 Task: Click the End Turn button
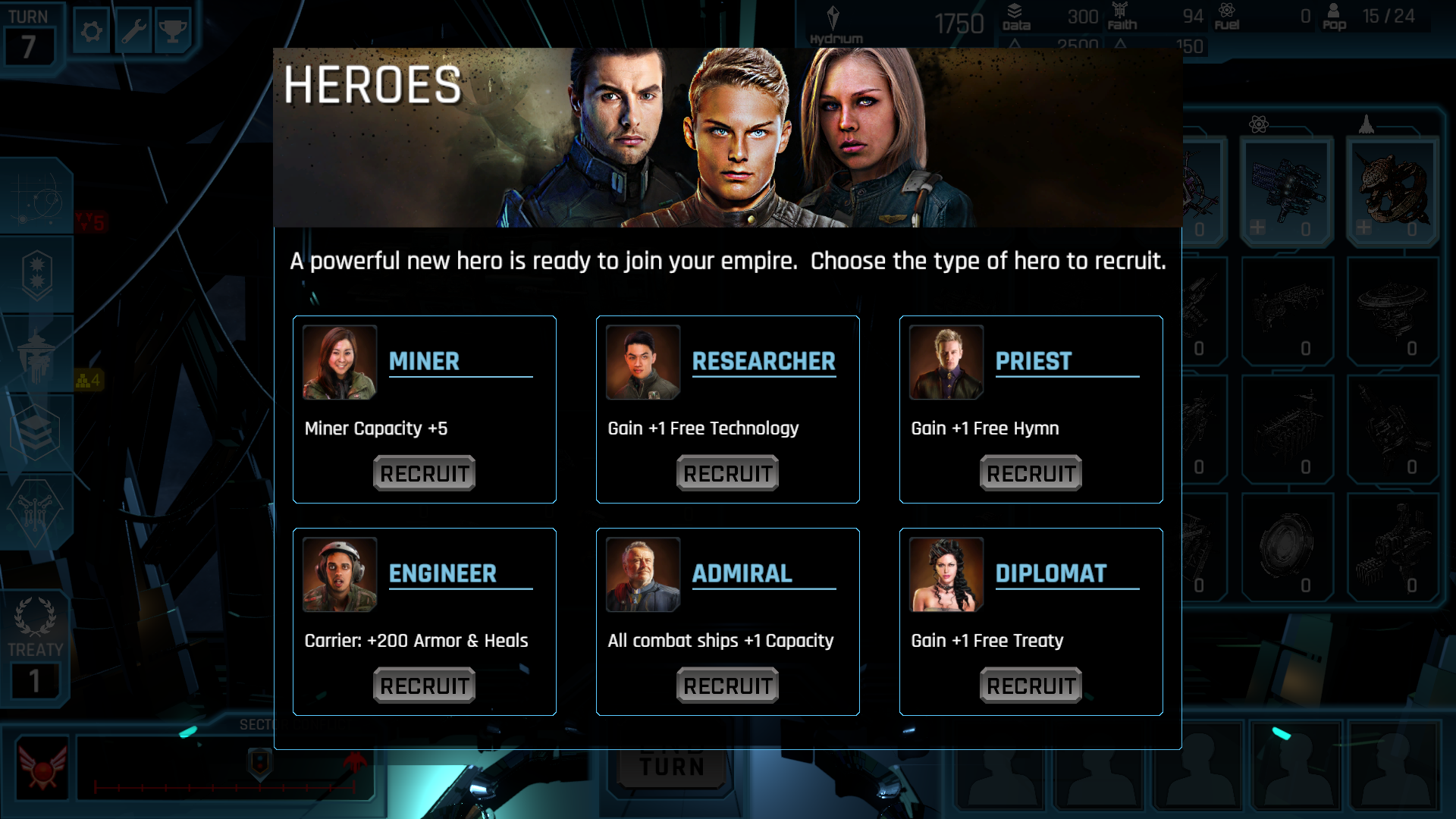pyautogui.click(x=672, y=766)
